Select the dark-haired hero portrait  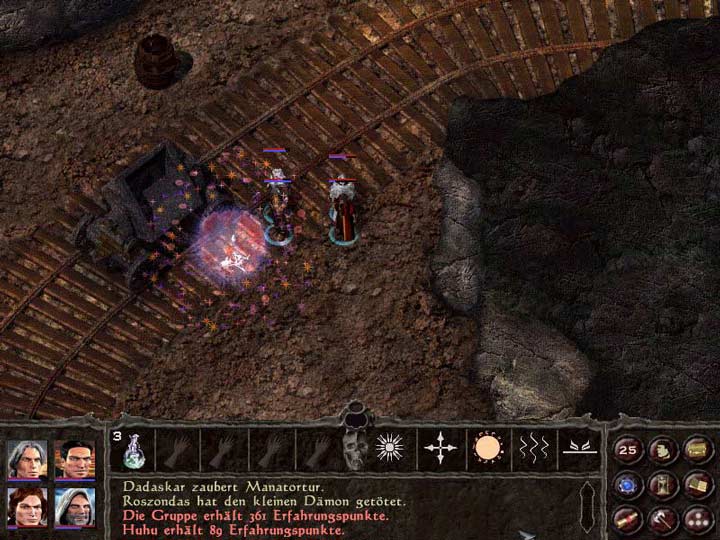[x=73, y=460]
